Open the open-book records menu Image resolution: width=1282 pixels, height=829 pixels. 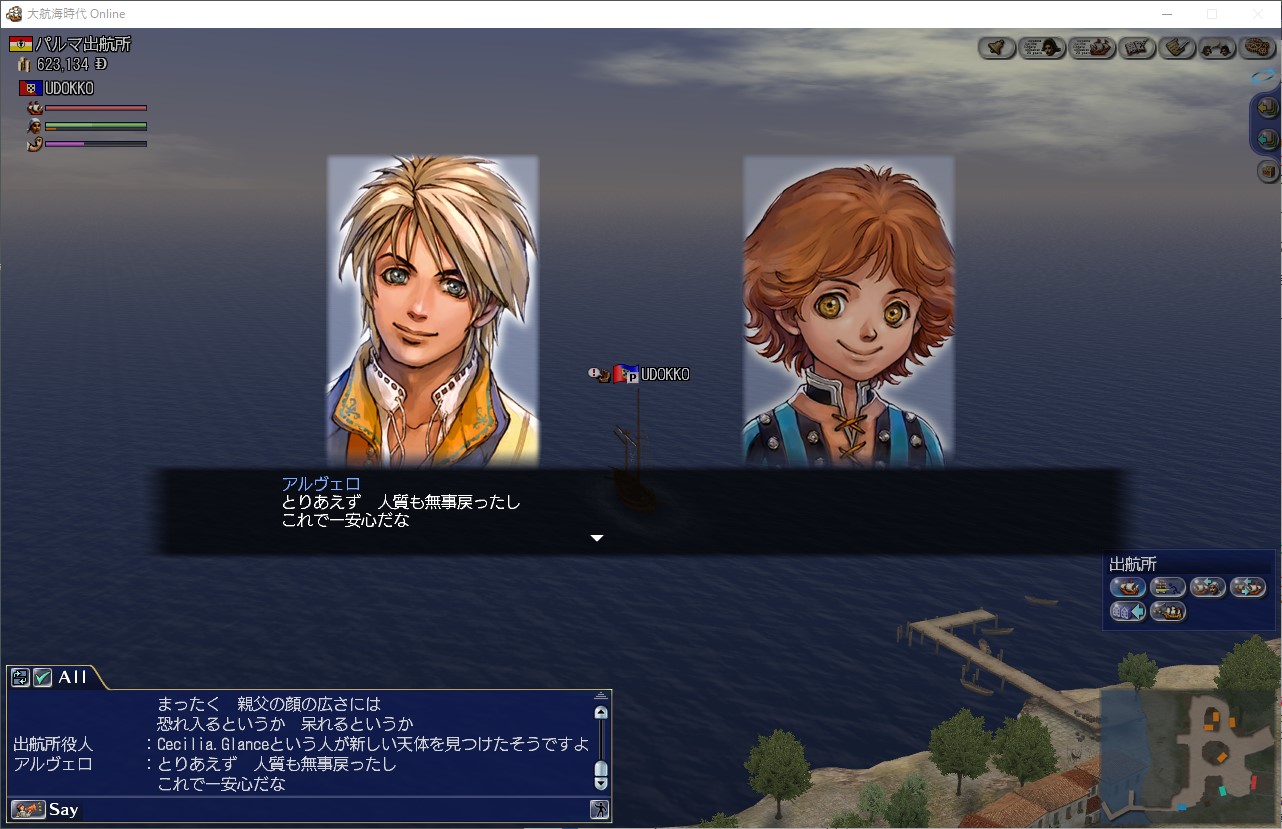coord(1138,47)
